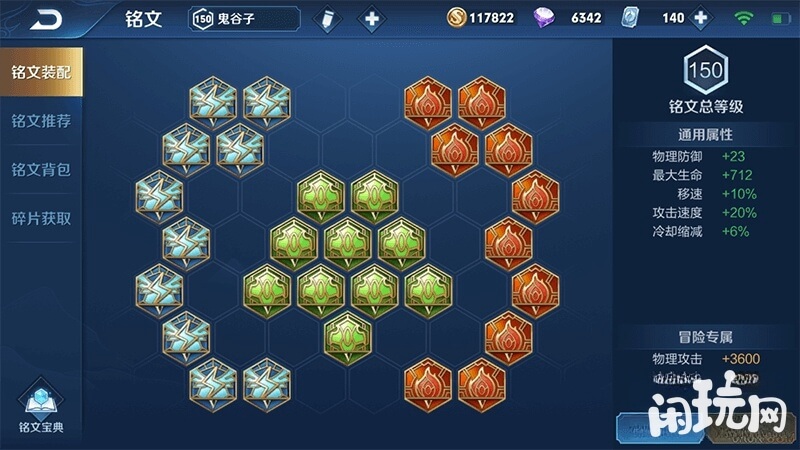Open the 鬼谷子 rune page selector

coord(244,18)
